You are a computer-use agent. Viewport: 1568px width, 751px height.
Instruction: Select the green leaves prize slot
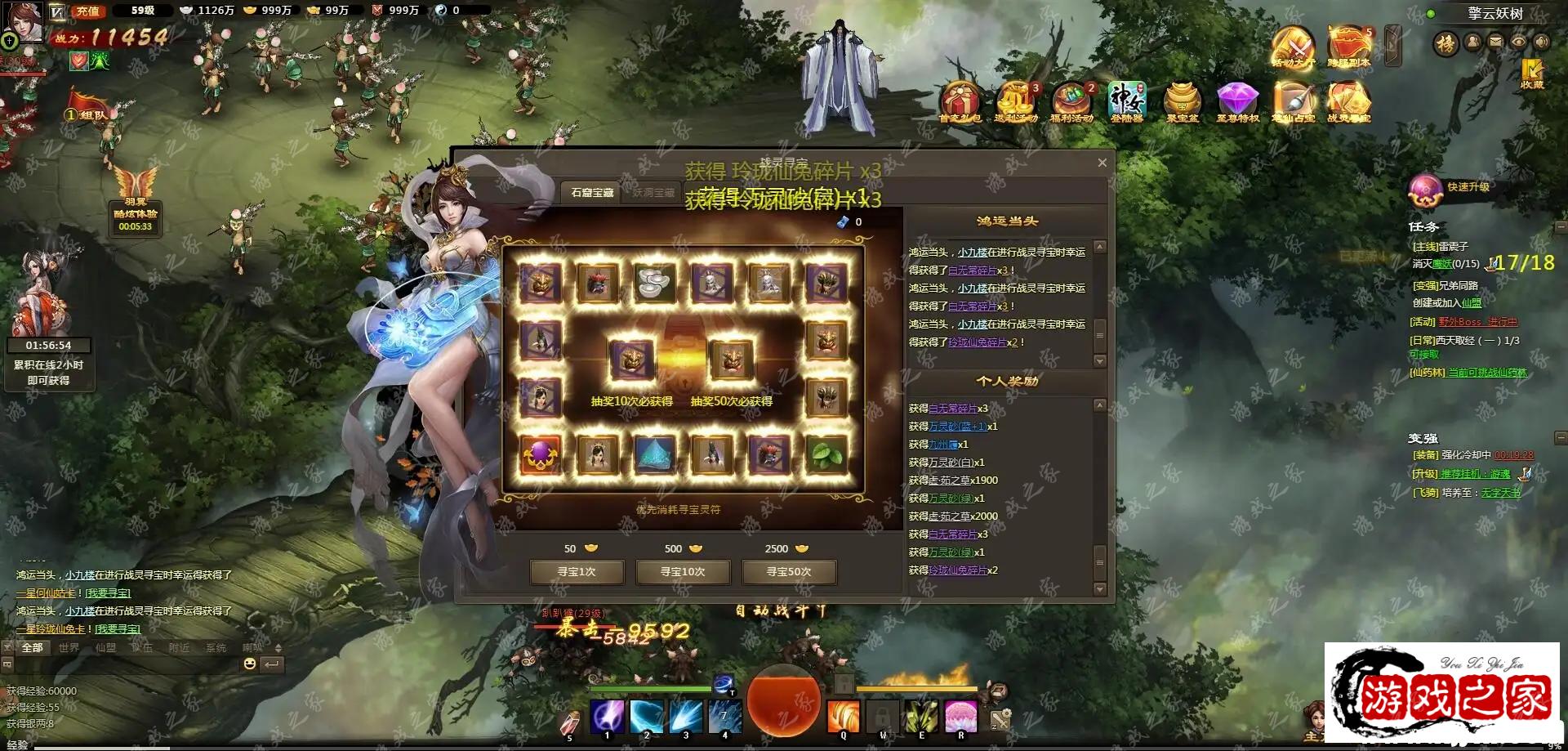[x=826, y=454]
